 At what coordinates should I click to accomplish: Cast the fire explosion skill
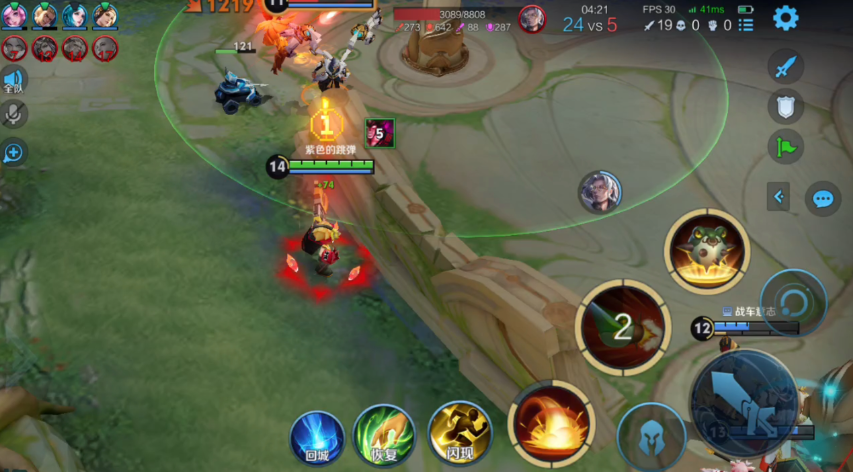551,420
